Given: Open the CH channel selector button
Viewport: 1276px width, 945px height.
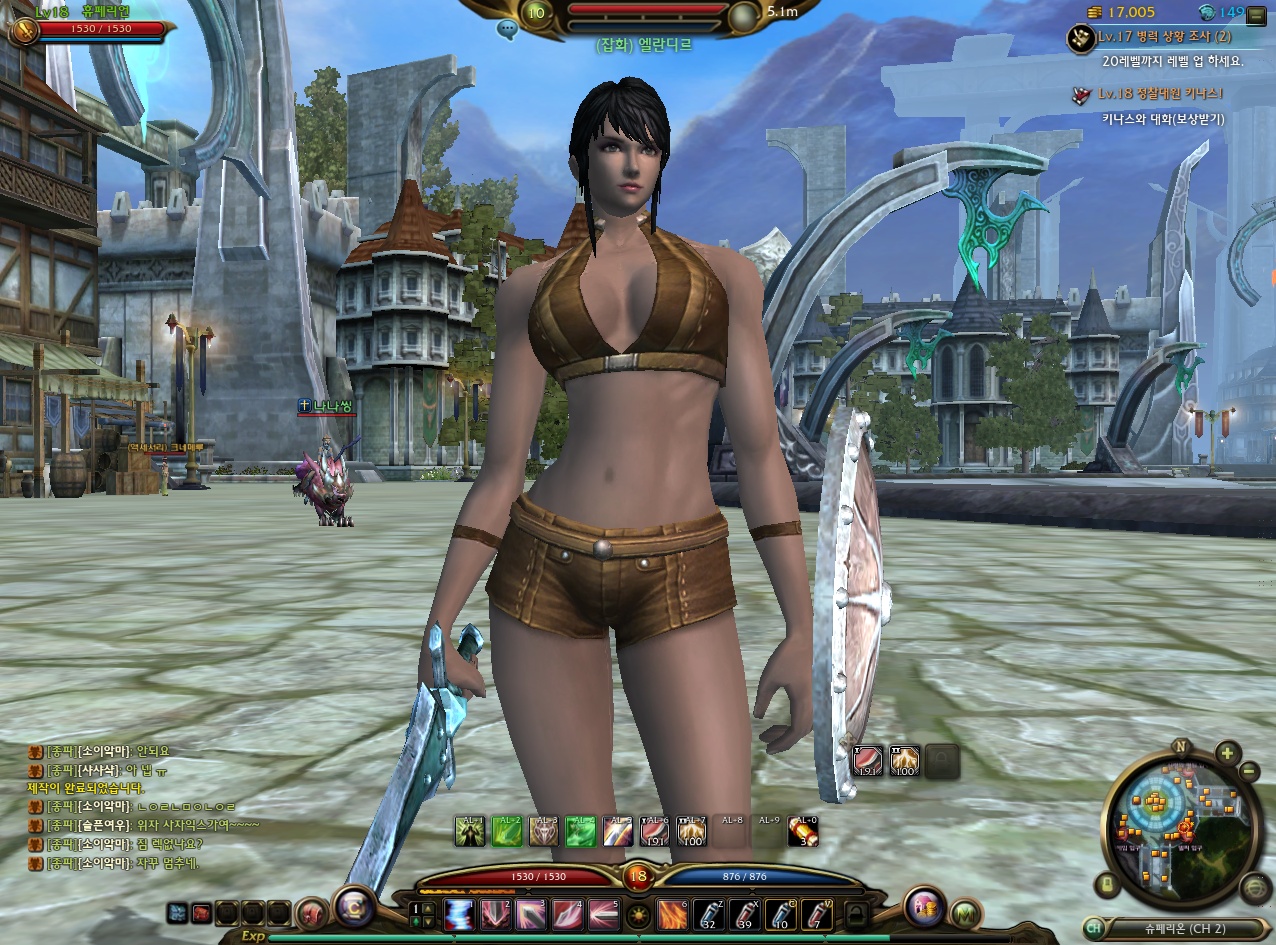Looking at the screenshot, I should 1094,928.
